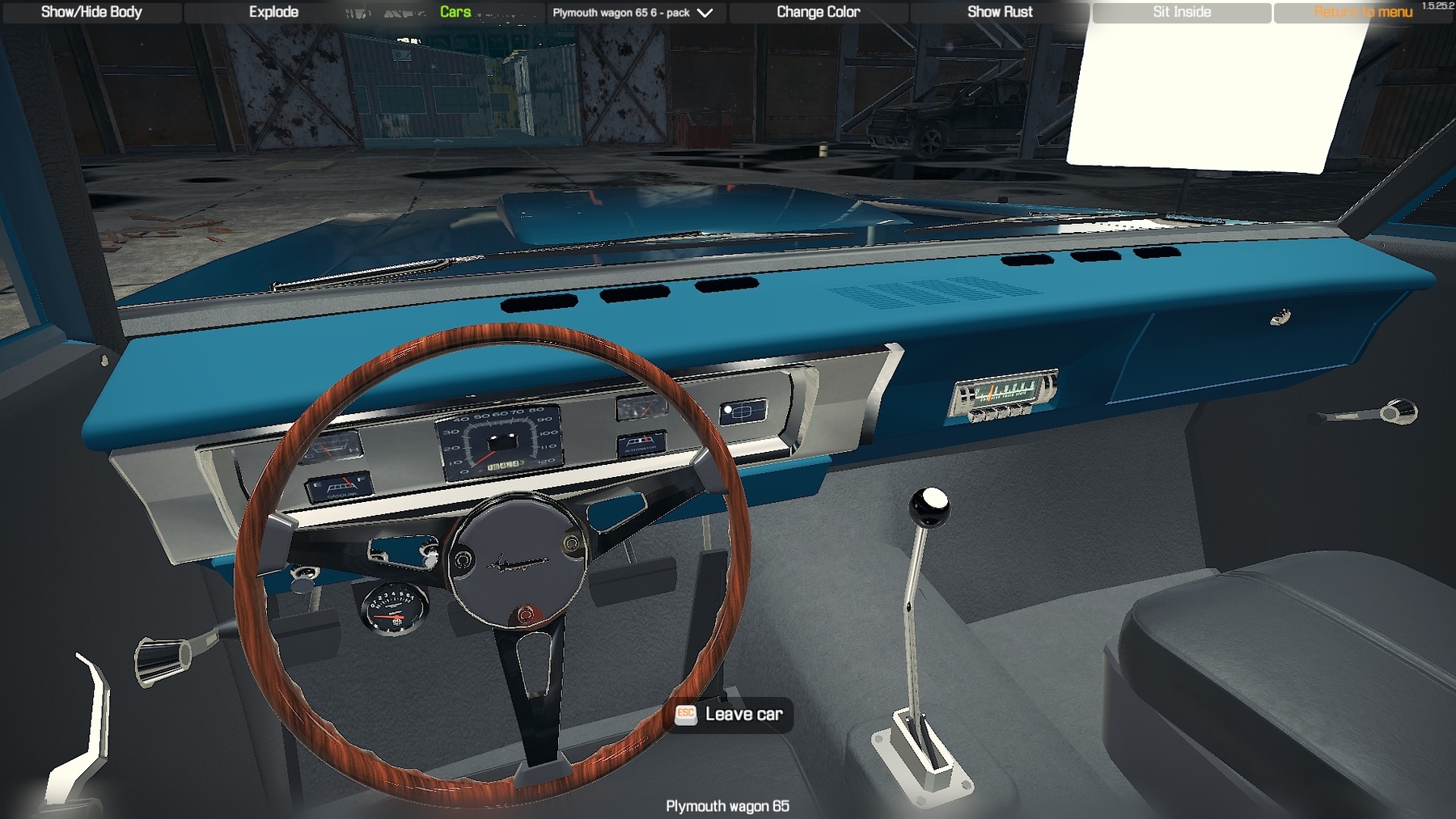The width and height of the screenshot is (1456, 819).
Task: Return to menu via top bar
Action: click(1362, 12)
